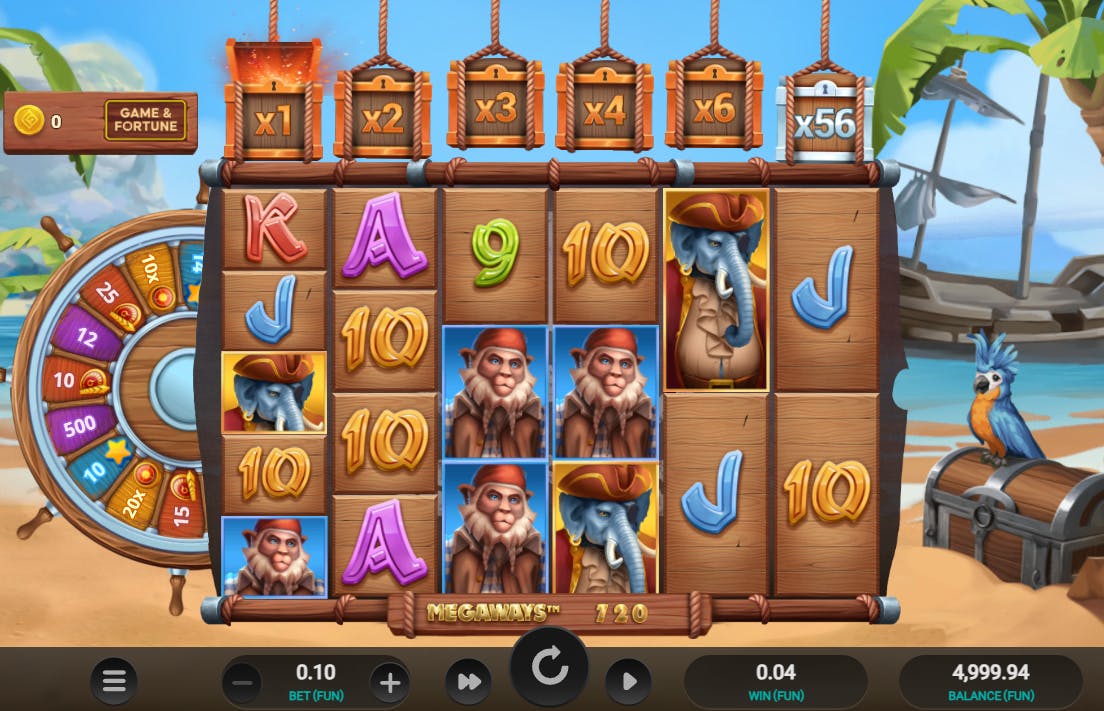Decrease the bet with the minus button
The image size is (1104, 711).
pos(242,684)
